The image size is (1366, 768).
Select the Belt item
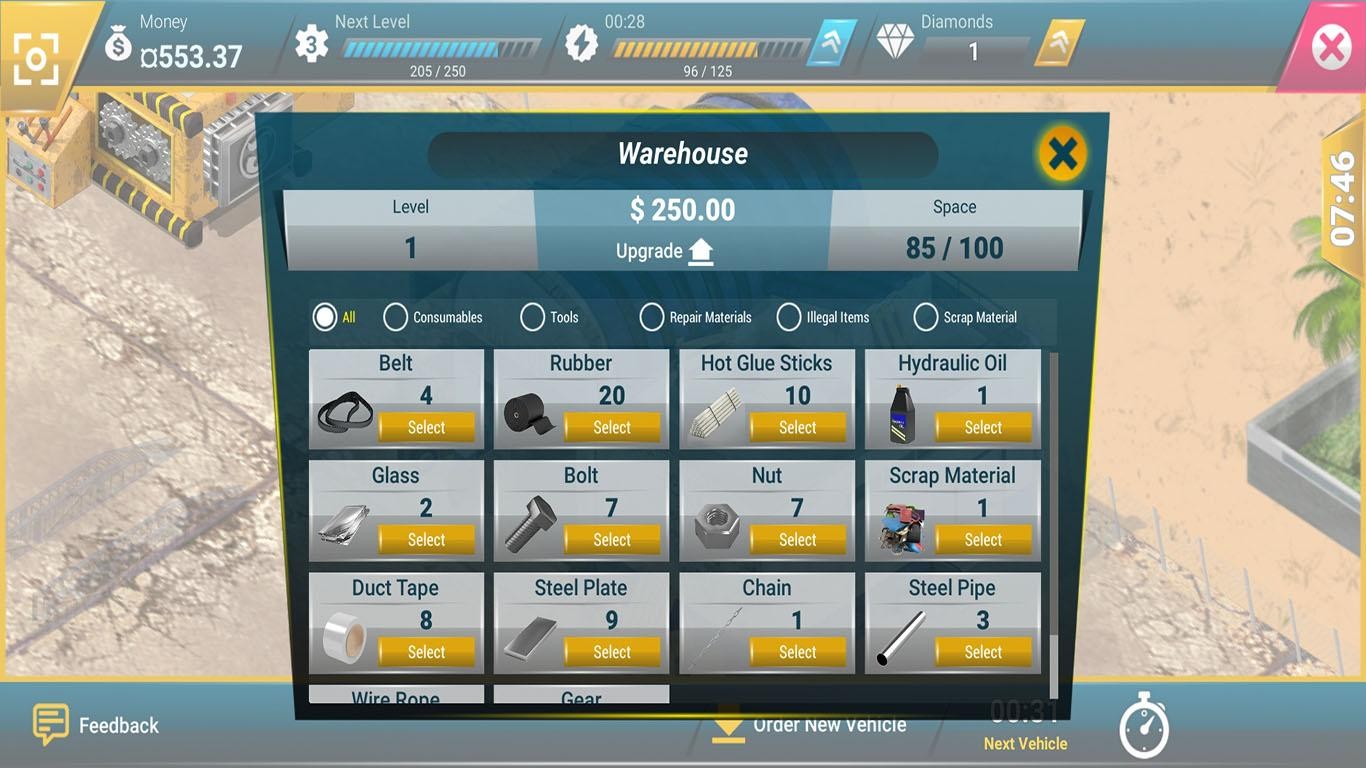pyautogui.click(x=426, y=427)
